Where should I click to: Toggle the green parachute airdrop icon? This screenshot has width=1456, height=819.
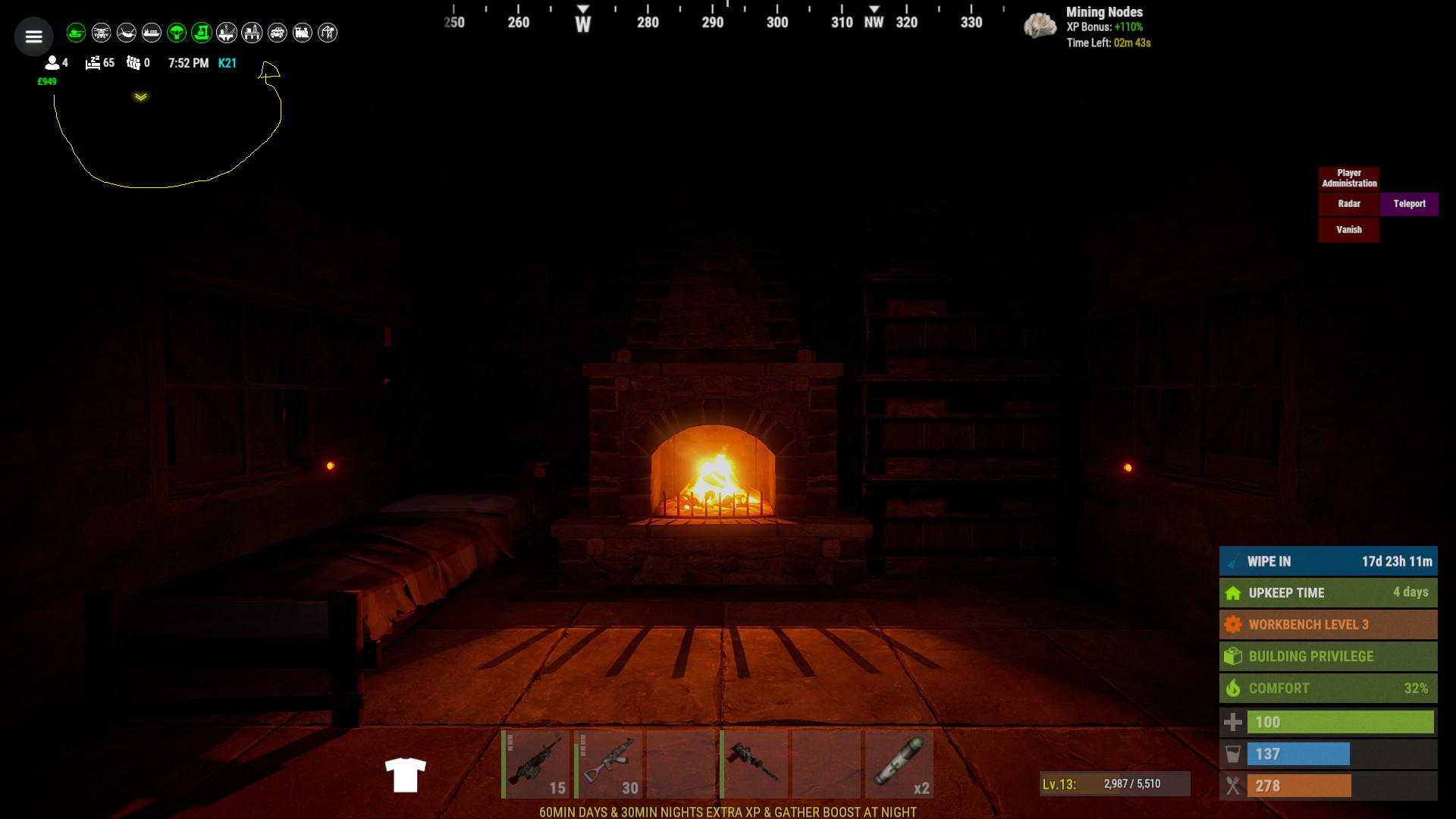[x=177, y=33]
